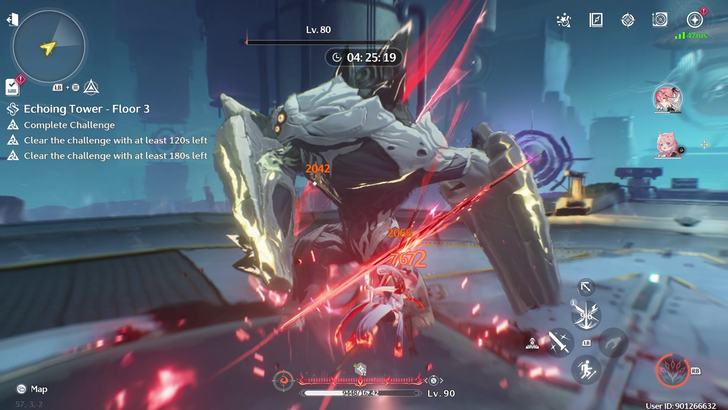Open the camera-like round icon in top bar

(660, 20)
